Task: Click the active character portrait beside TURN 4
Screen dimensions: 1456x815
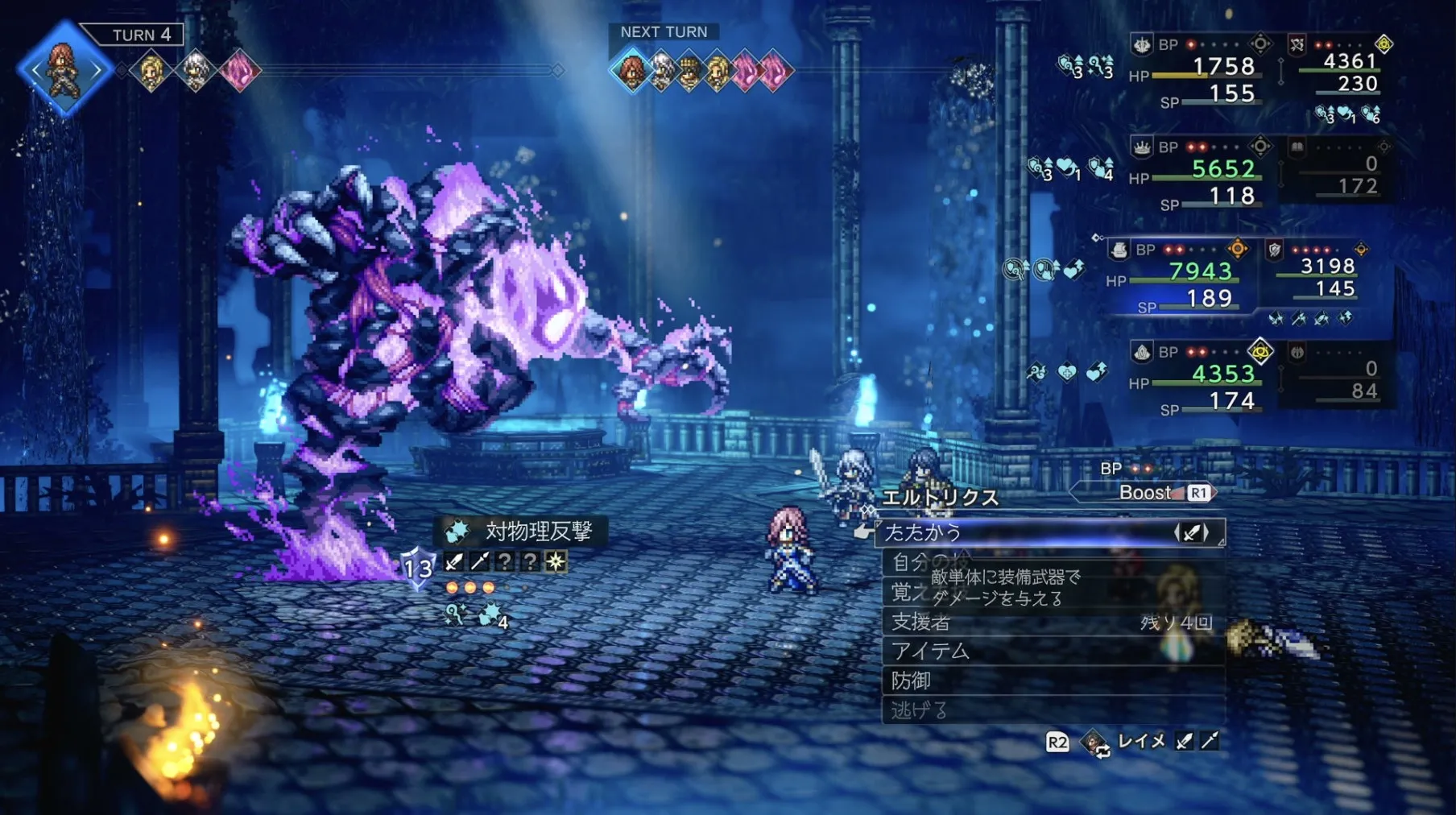Action: pos(64,69)
